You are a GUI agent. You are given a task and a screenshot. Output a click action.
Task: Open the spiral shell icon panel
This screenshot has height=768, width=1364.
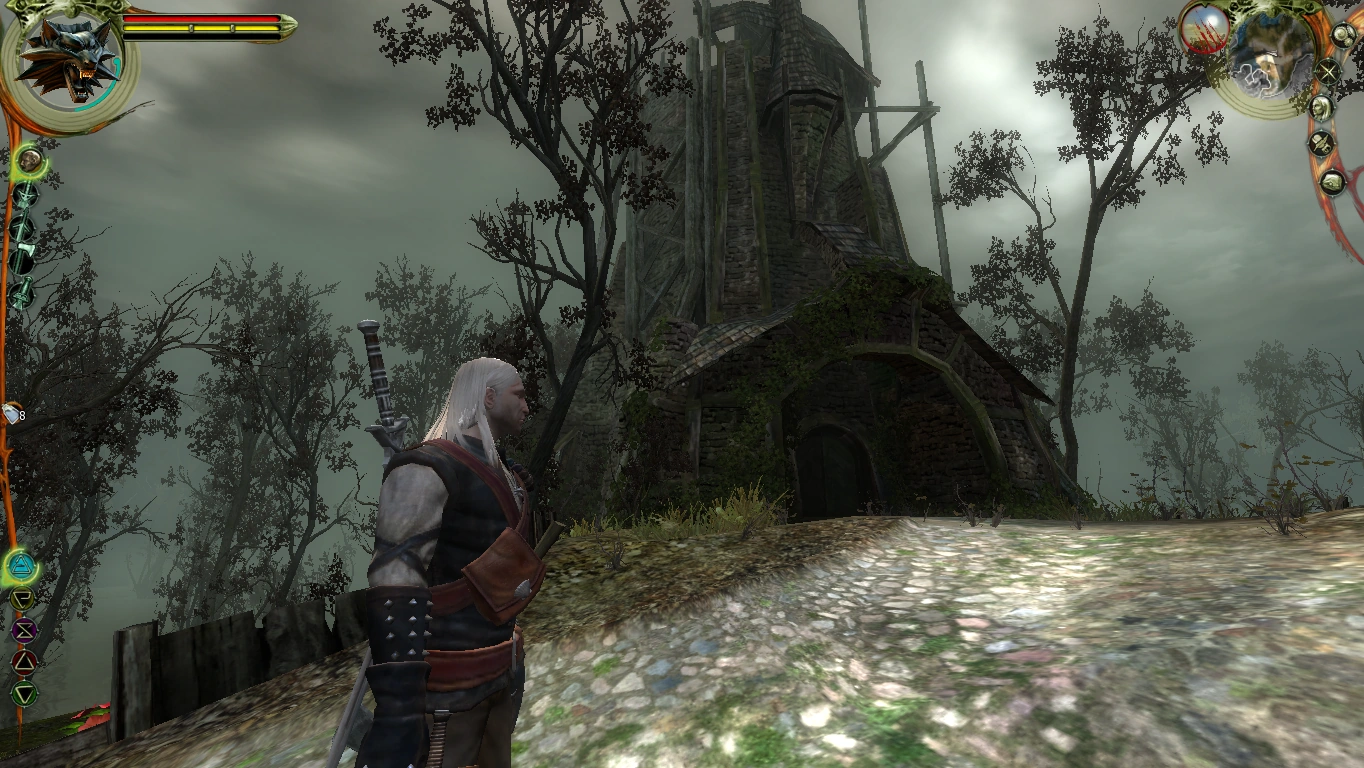(x=1342, y=34)
